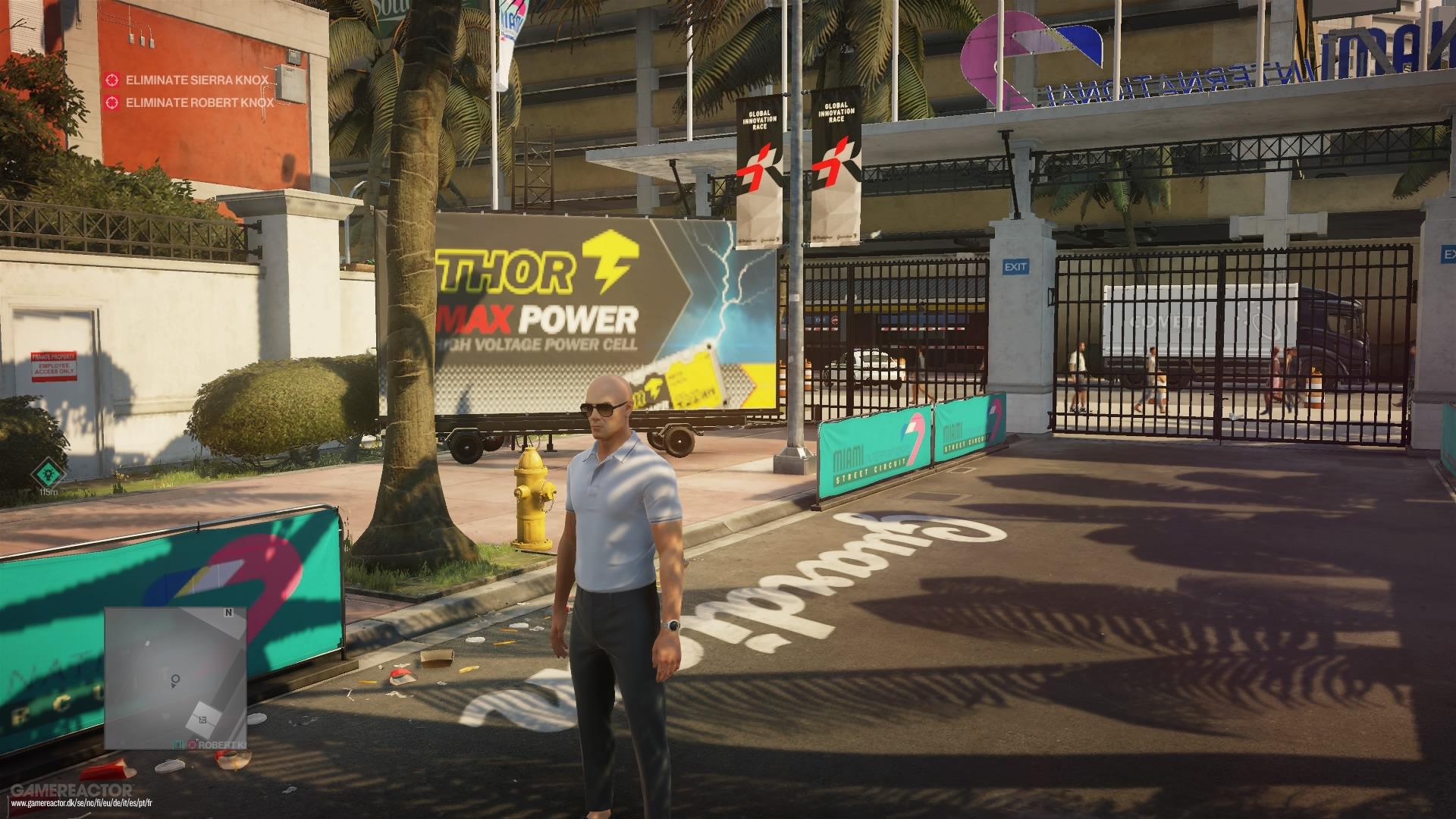Click the target icon beside ELIMINATE SIERRA KNOX
1456x819 pixels.
114,78
